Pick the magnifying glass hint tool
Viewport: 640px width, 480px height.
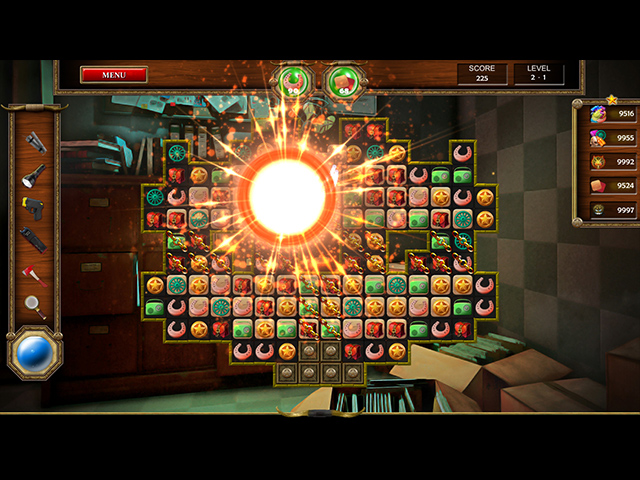(x=35, y=307)
